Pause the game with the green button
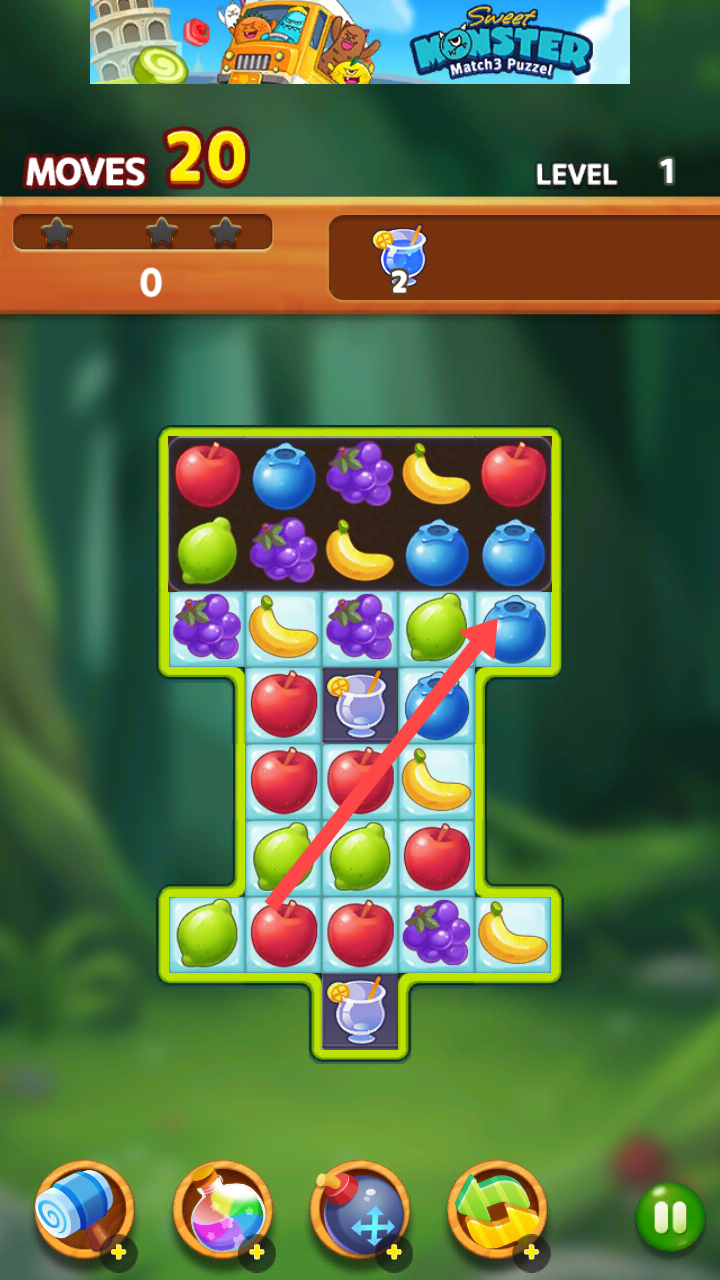The height and width of the screenshot is (1280, 720). coord(670,1216)
